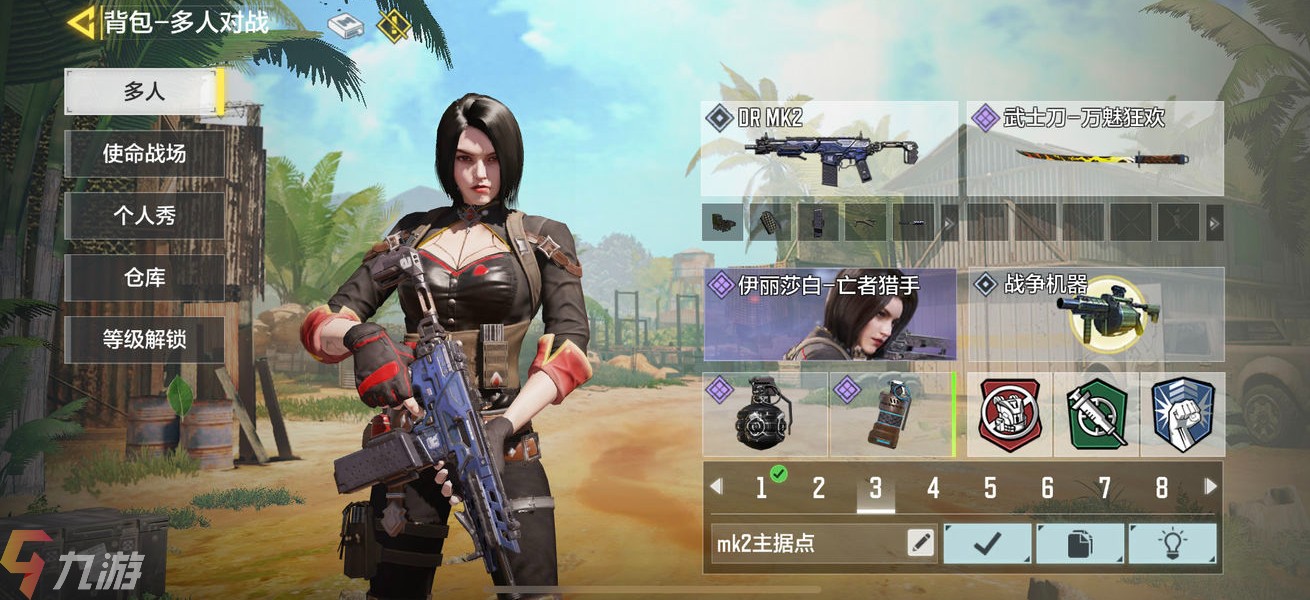Open the 仓库 tab
Image resolution: width=1310 pixels, height=600 pixels.
[x=144, y=278]
